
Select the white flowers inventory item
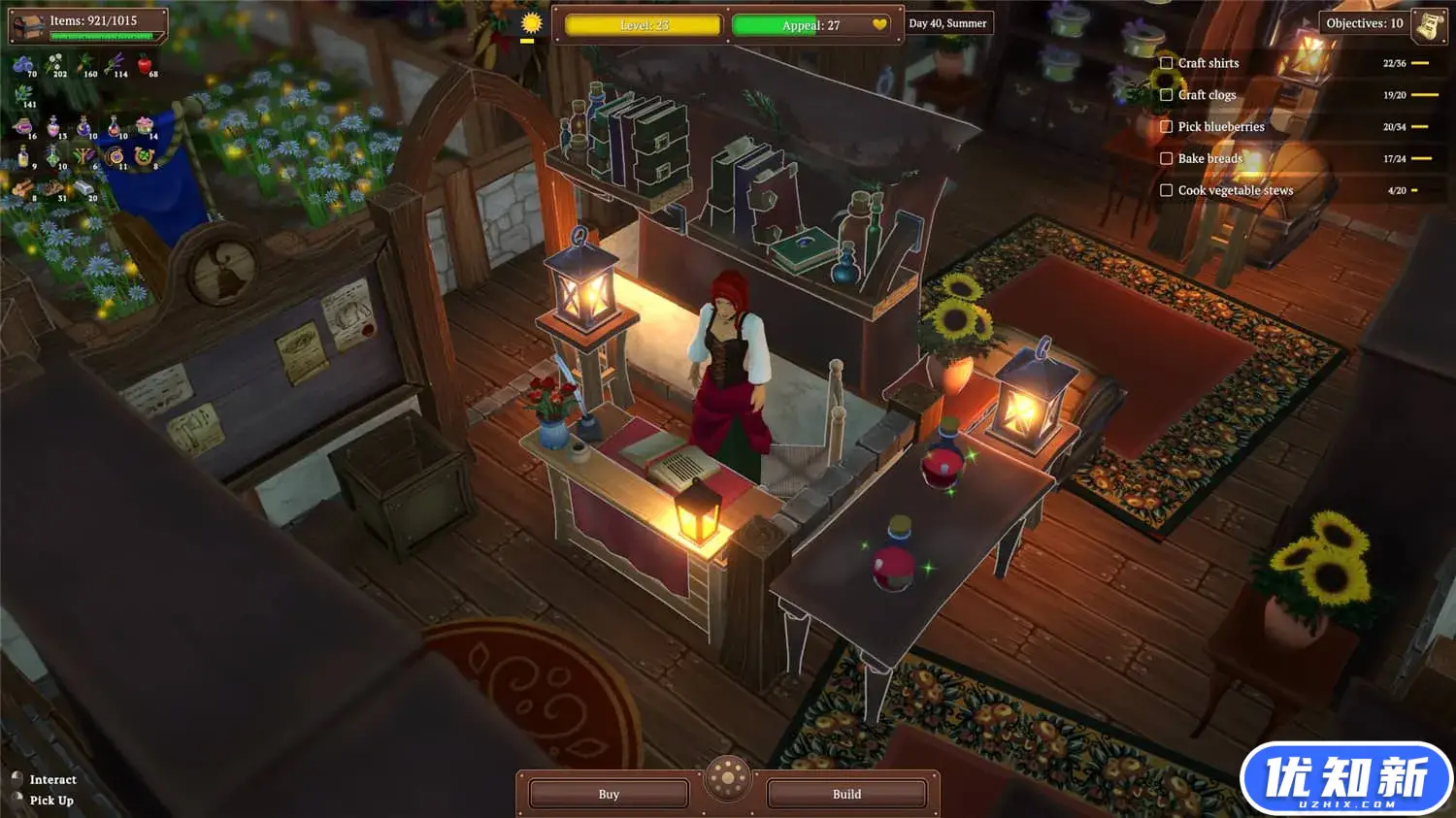coord(54,66)
